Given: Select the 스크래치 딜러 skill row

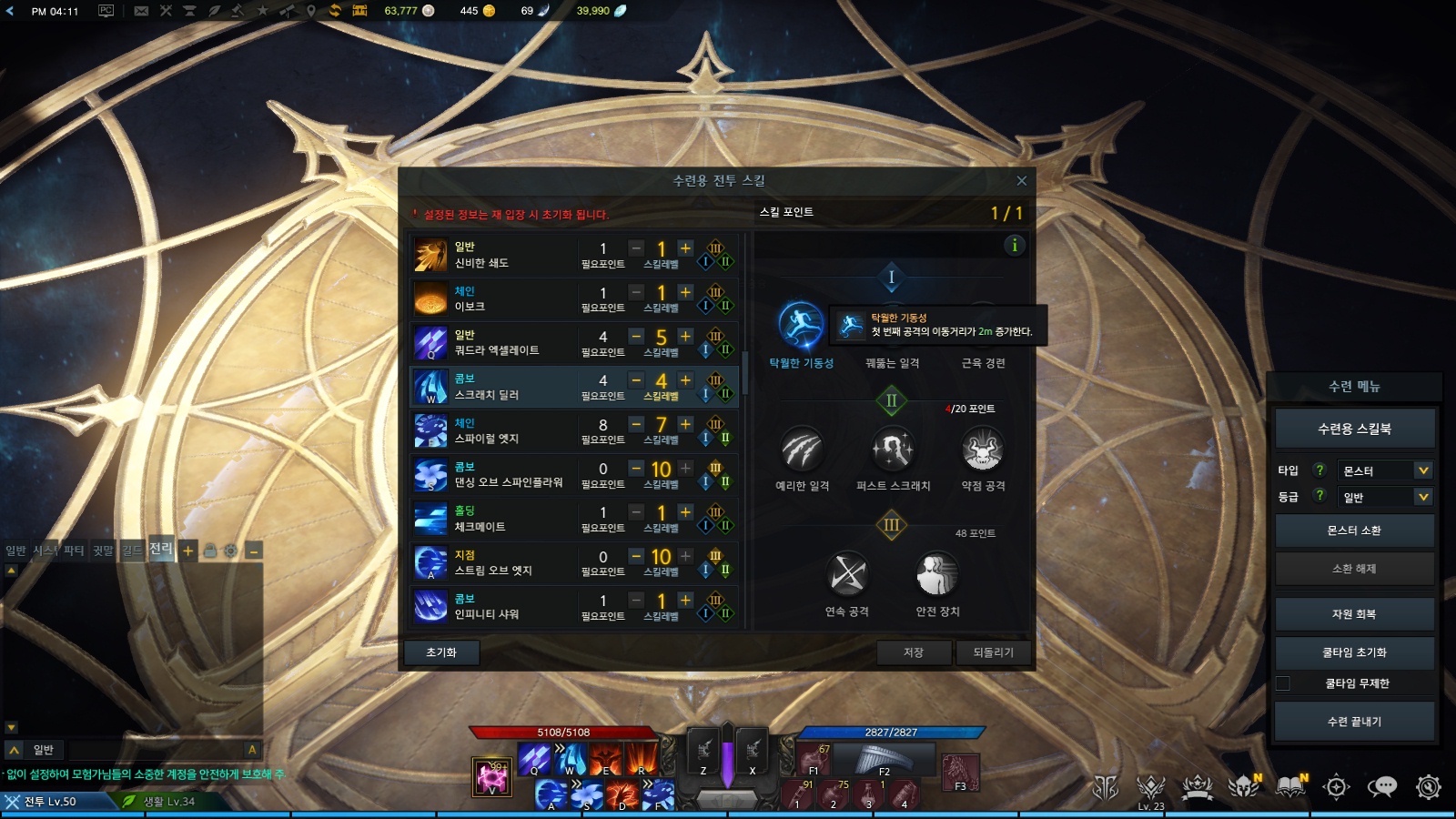Looking at the screenshot, I should 510,387.
